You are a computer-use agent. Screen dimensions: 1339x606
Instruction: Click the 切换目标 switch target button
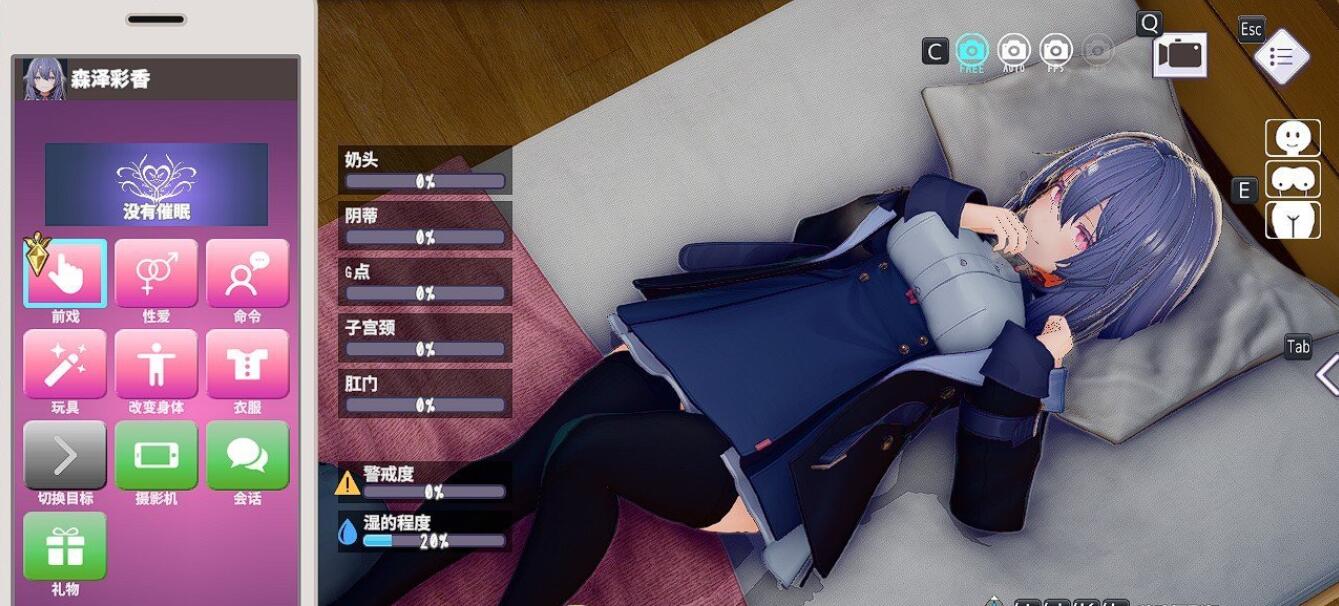point(65,455)
